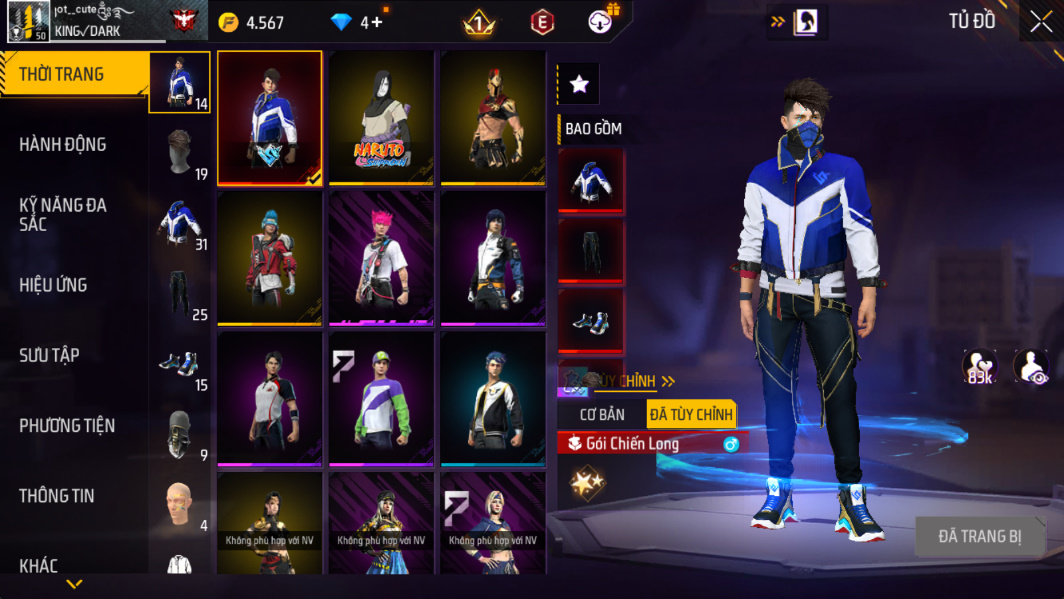
Task: Click the Đã Trang Bị button
Action: (x=979, y=537)
